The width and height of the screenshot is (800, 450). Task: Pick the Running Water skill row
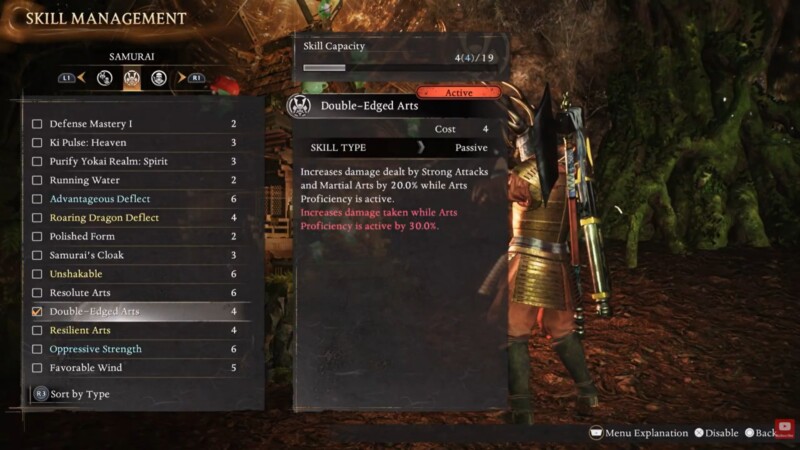tap(84, 180)
